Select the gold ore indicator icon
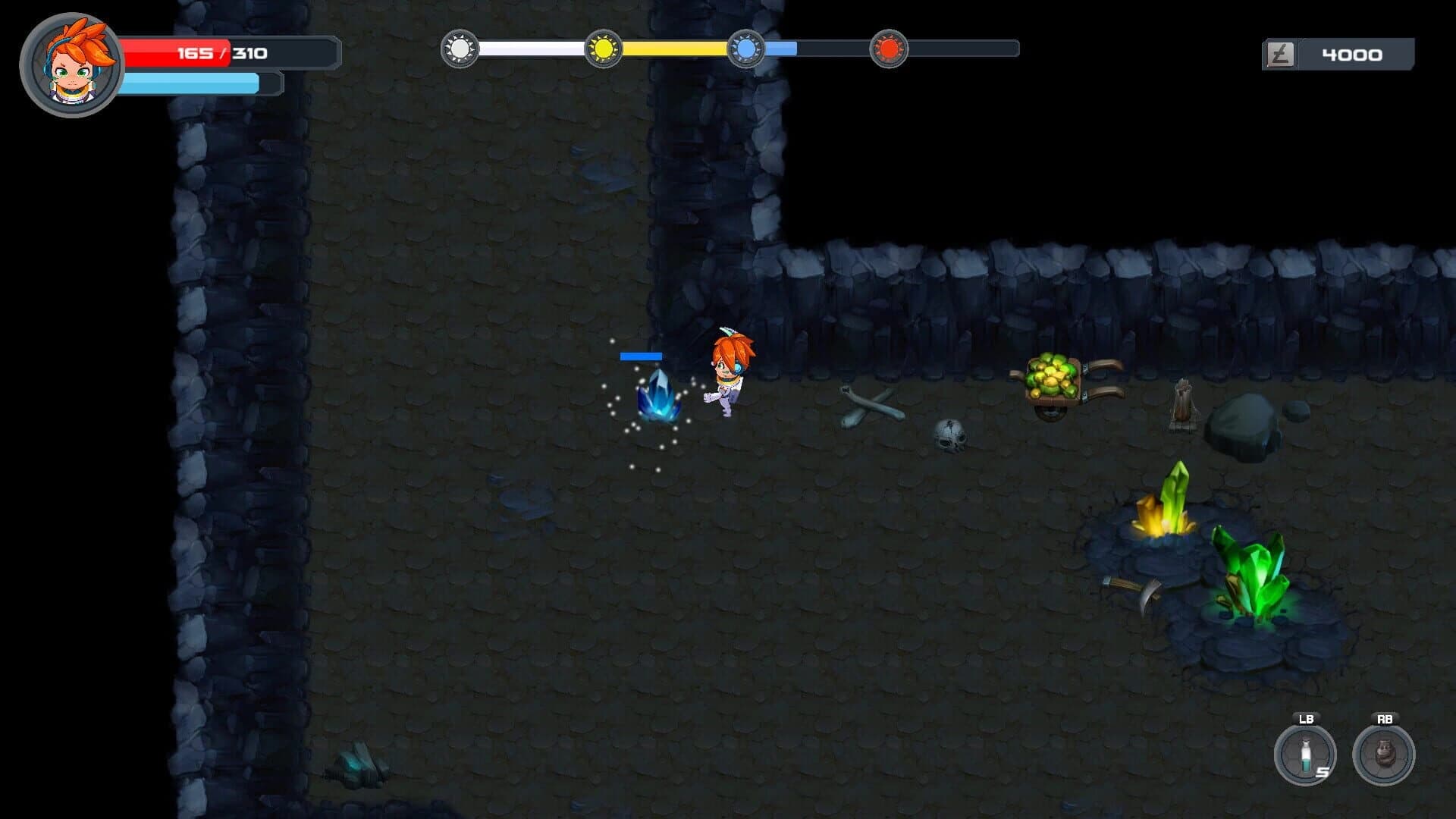 click(x=603, y=49)
